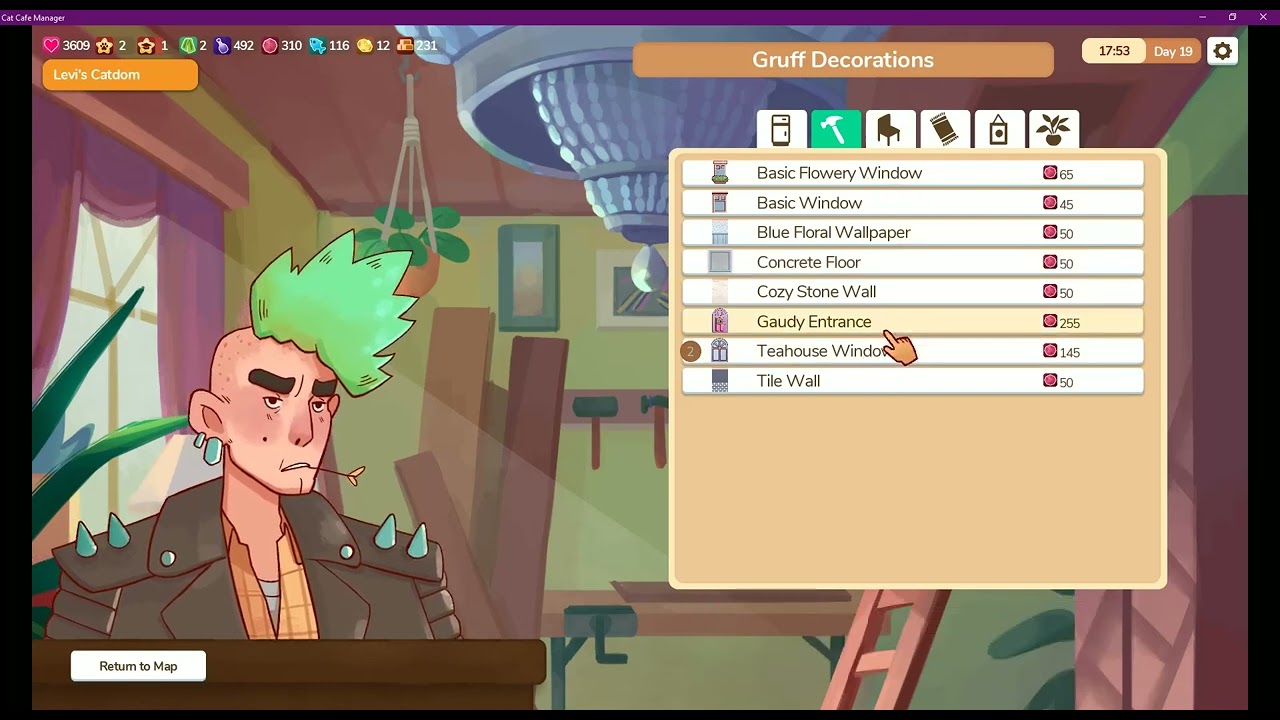Pick the Concrete Floor item
The width and height of the screenshot is (1280, 720).
click(x=912, y=262)
